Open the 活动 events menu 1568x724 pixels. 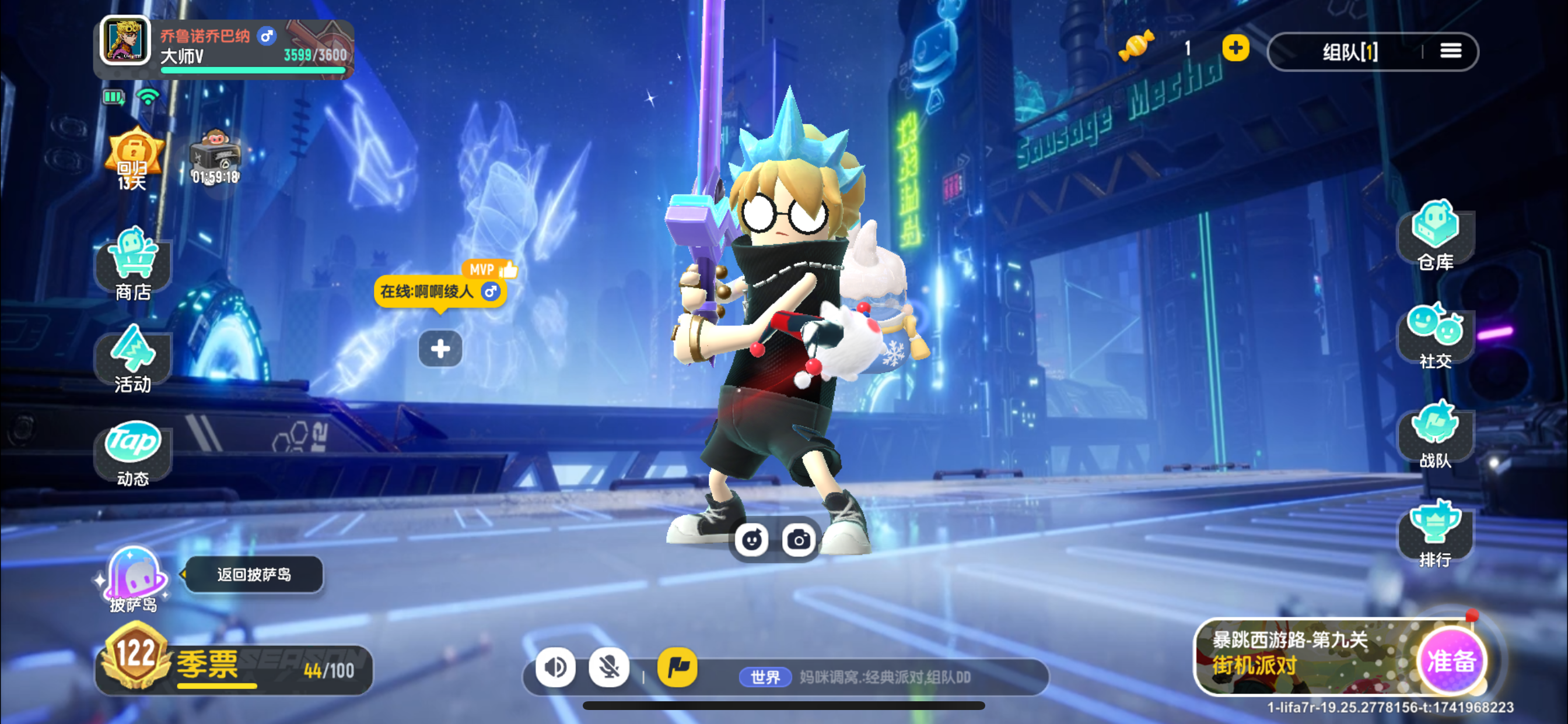(134, 359)
